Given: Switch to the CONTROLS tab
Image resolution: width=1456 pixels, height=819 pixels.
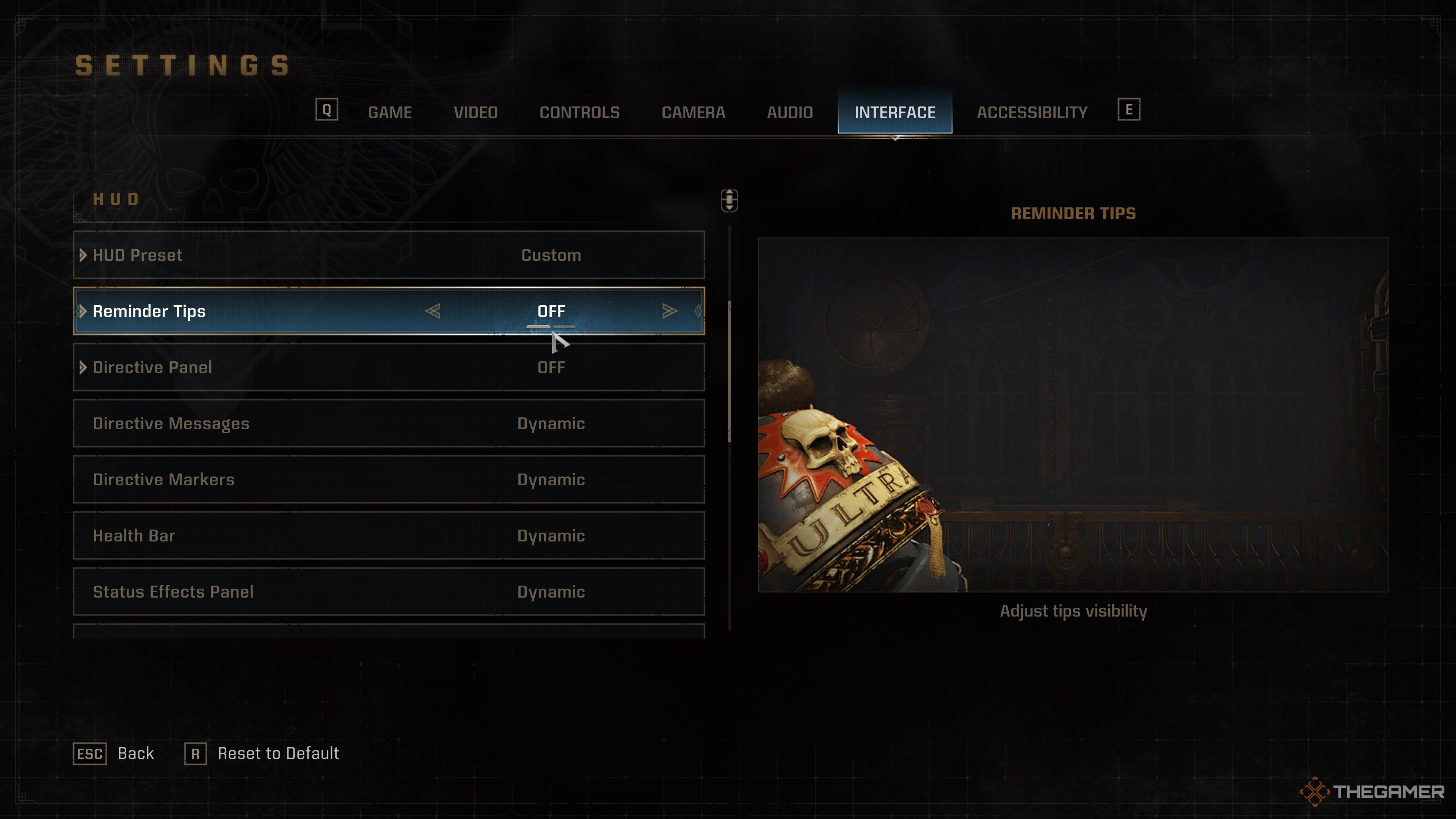Looking at the screenshot, I should [580, 112].
